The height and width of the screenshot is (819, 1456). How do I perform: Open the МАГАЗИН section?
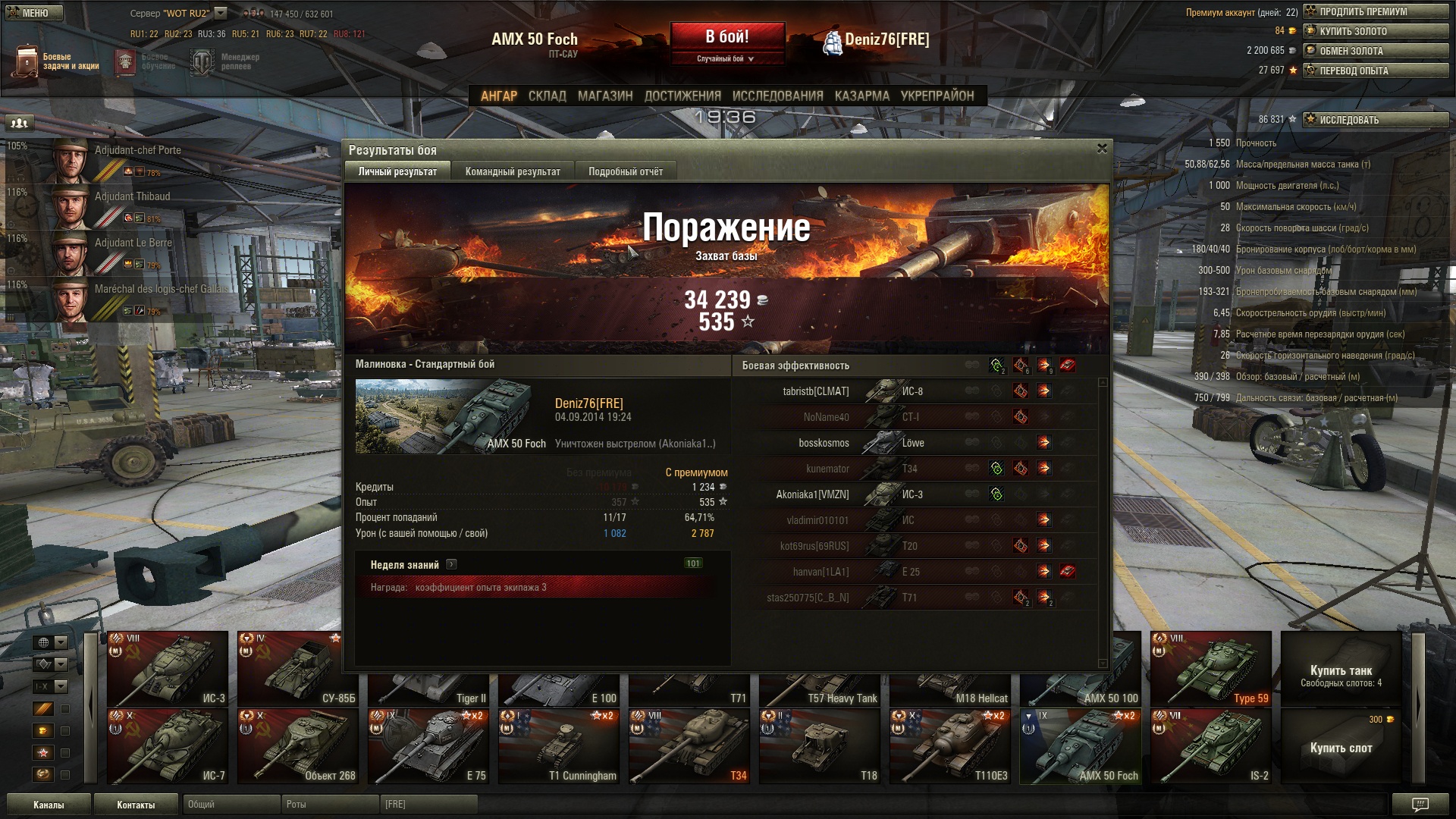click(604, 96)
